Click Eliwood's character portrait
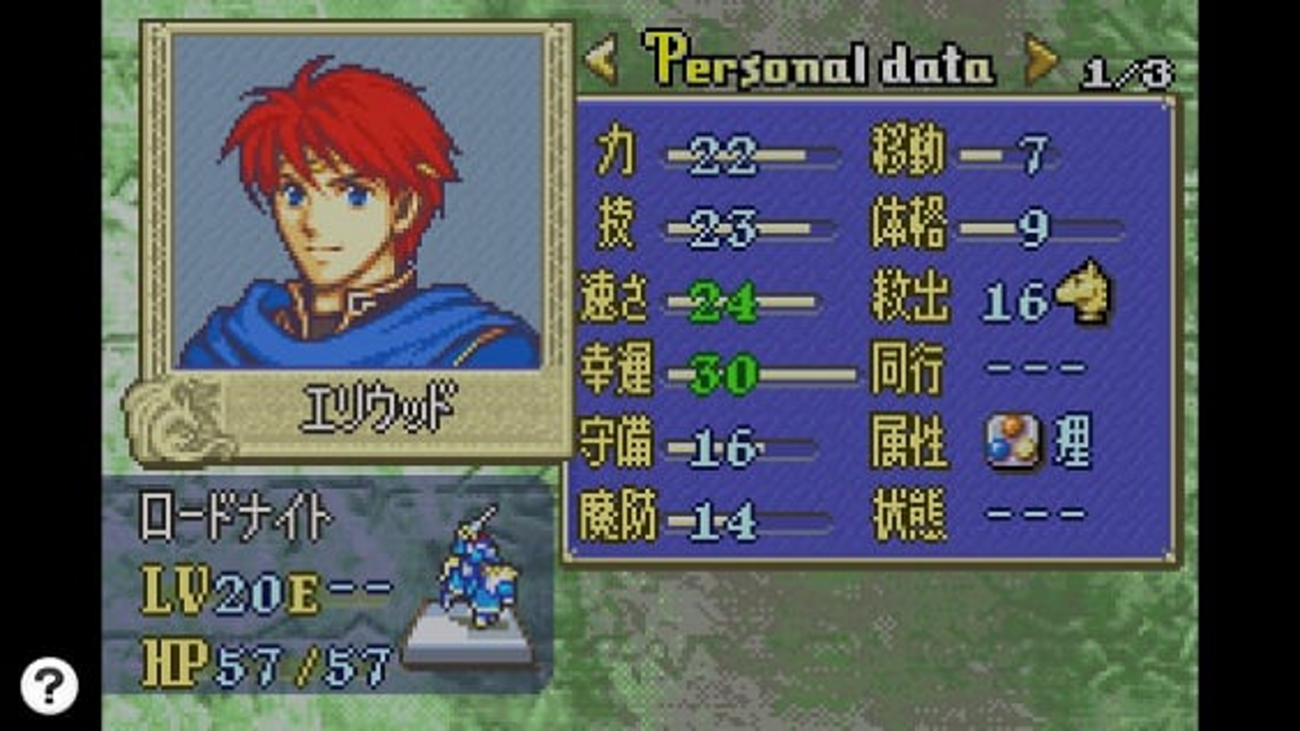The image size is (1300, 731). [x=357, y=202]
